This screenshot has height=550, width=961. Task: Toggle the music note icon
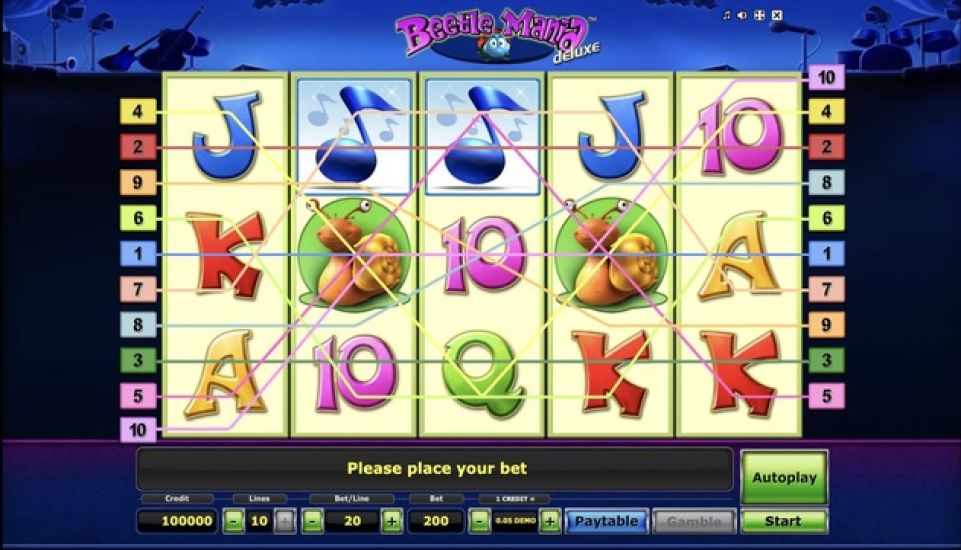[x=727, y=15]
